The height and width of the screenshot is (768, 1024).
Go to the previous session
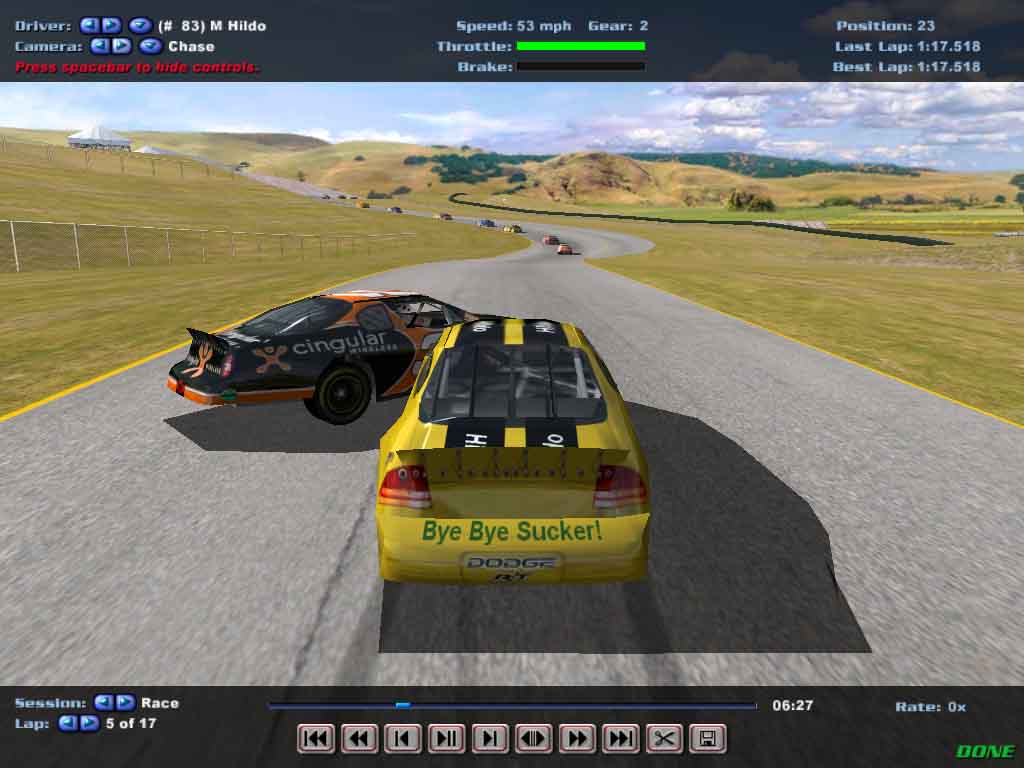pyautogui.click(x=104, y=703)
